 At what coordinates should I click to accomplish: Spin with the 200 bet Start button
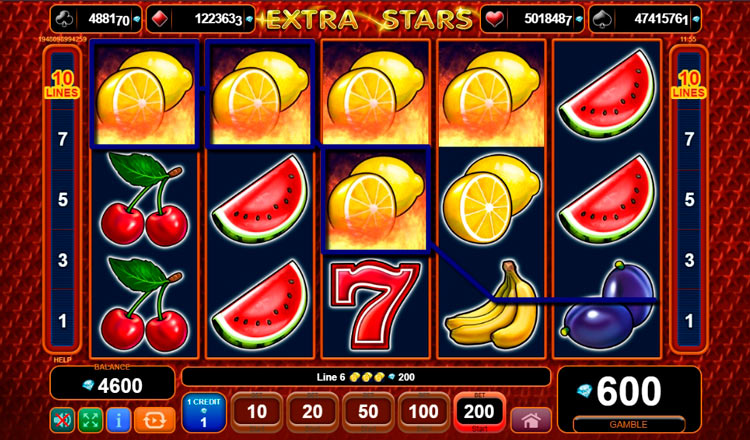[x=479, y=412]
